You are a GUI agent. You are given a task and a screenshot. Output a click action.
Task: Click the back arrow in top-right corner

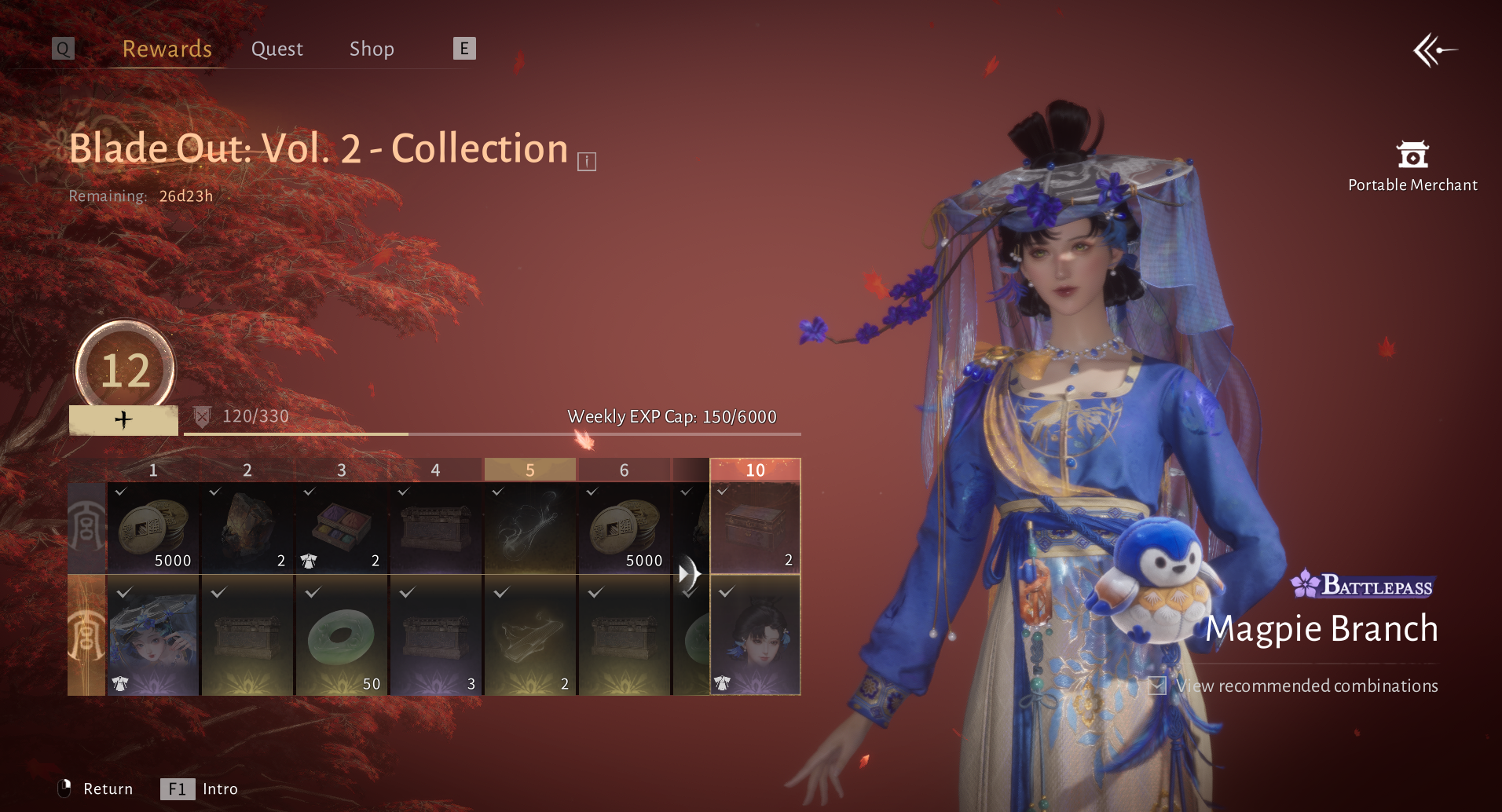(x=1434, y=51)
